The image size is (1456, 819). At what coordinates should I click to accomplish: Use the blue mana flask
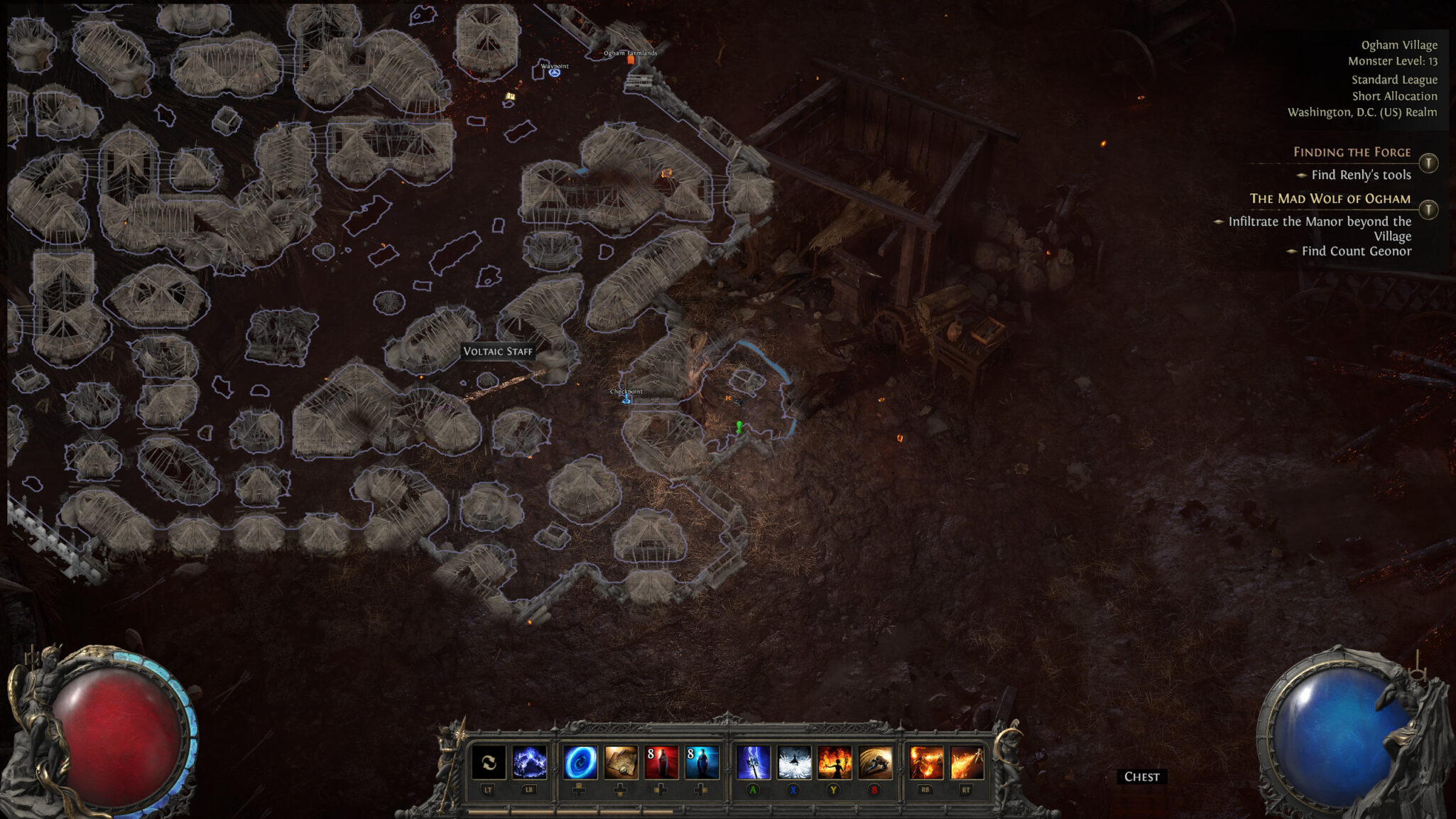click(x=702, y=762)
